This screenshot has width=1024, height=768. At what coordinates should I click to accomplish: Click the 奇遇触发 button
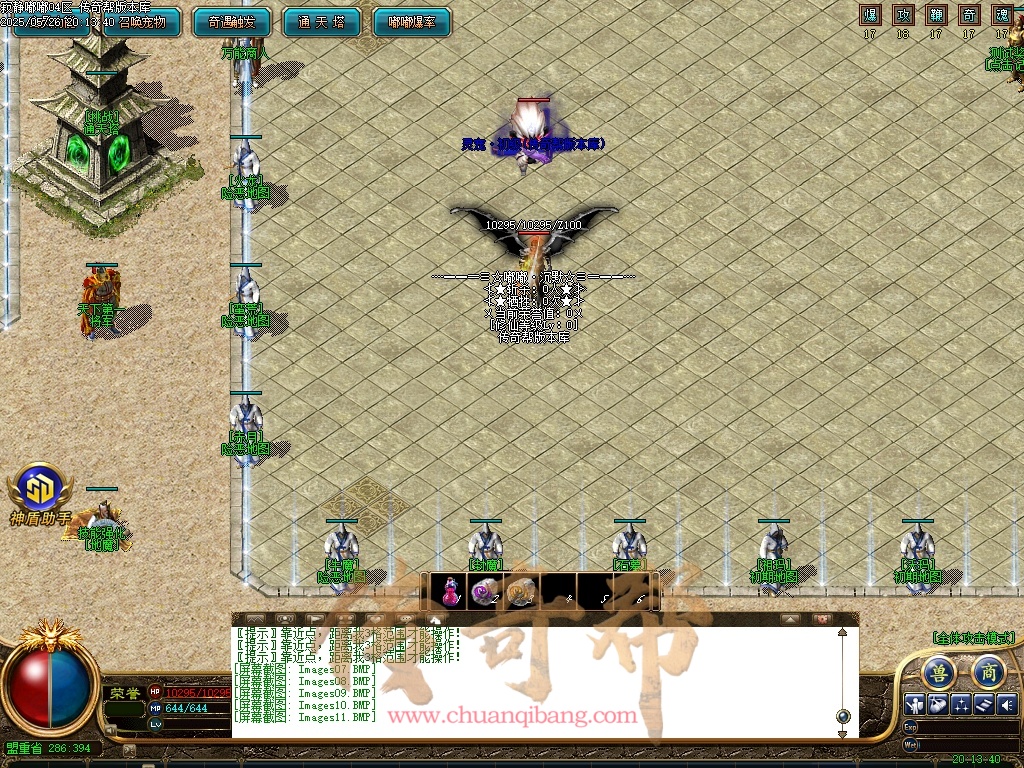[231, 22]
